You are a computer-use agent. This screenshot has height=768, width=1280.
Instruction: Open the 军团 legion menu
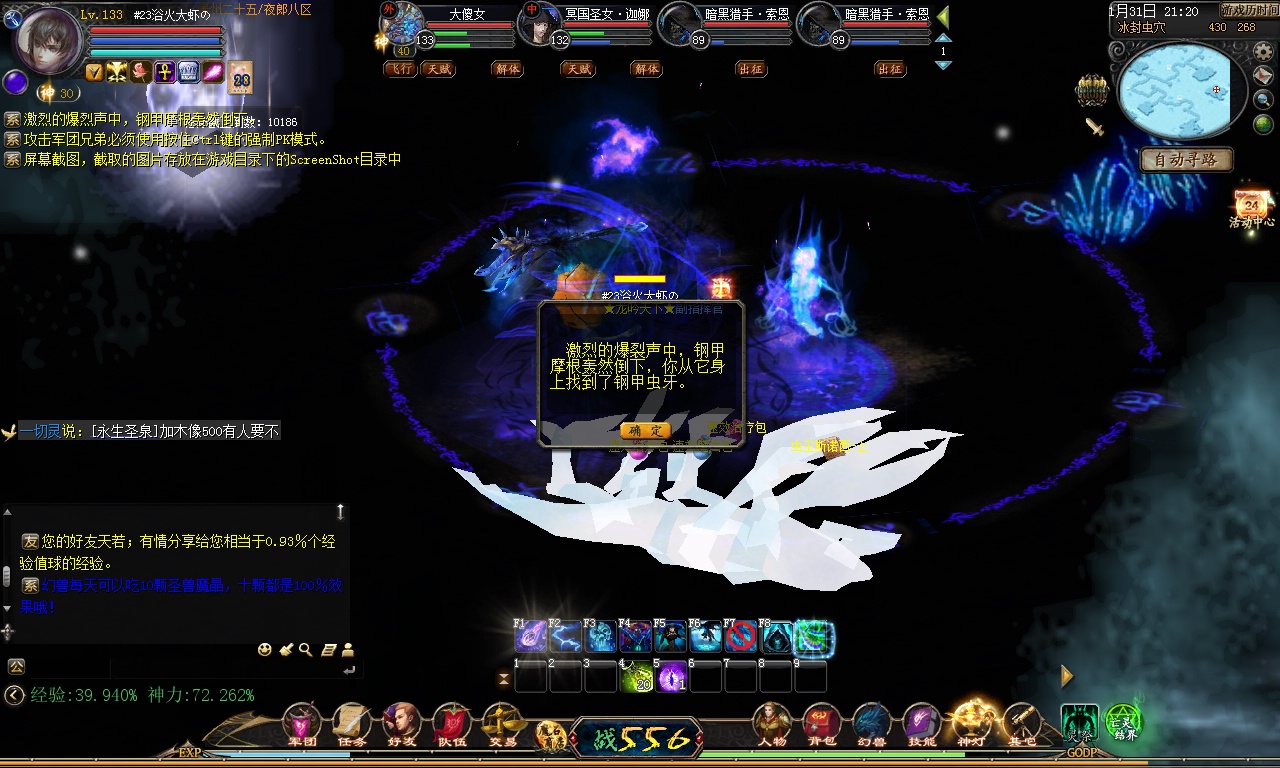302,724
